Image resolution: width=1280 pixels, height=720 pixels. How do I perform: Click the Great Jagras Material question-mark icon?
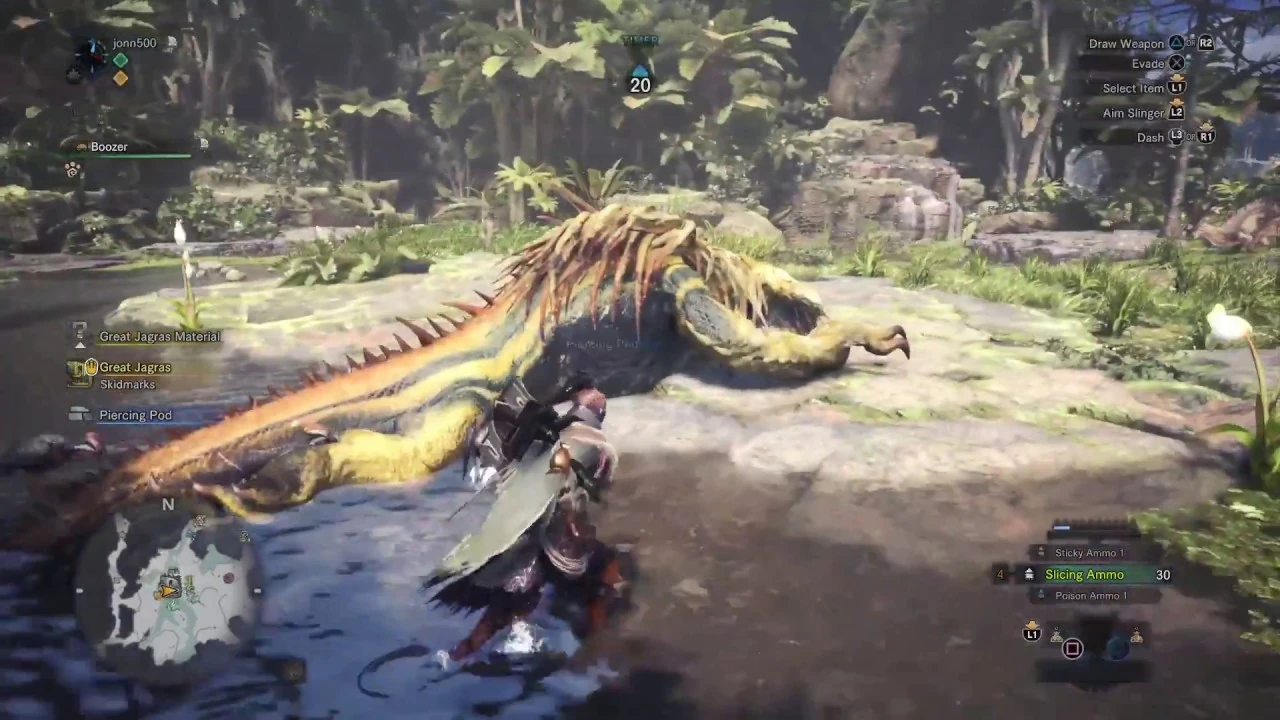[x=79, y=331]
